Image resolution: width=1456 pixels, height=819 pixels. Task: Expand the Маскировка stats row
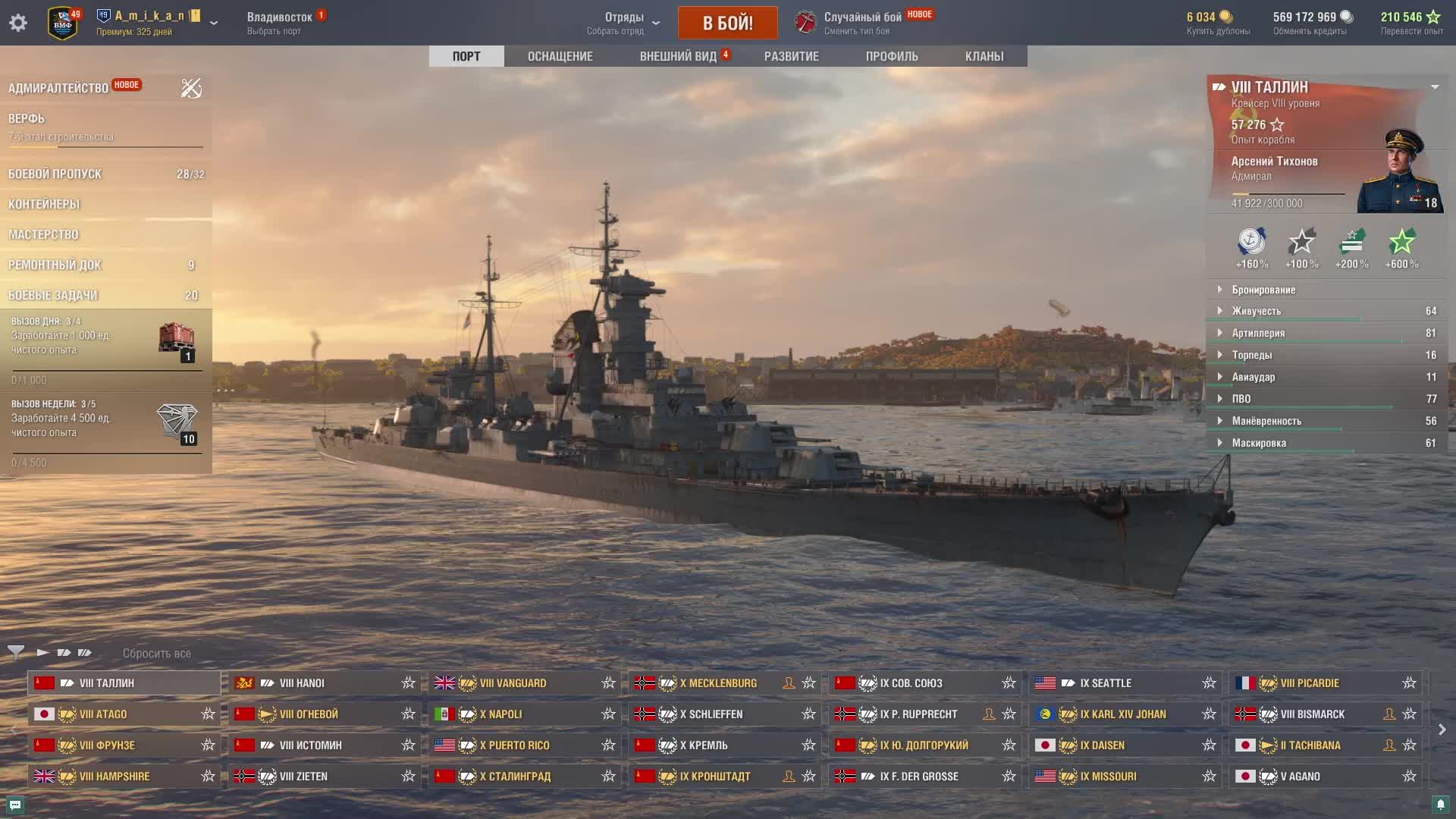click(x=1259, y=443)
